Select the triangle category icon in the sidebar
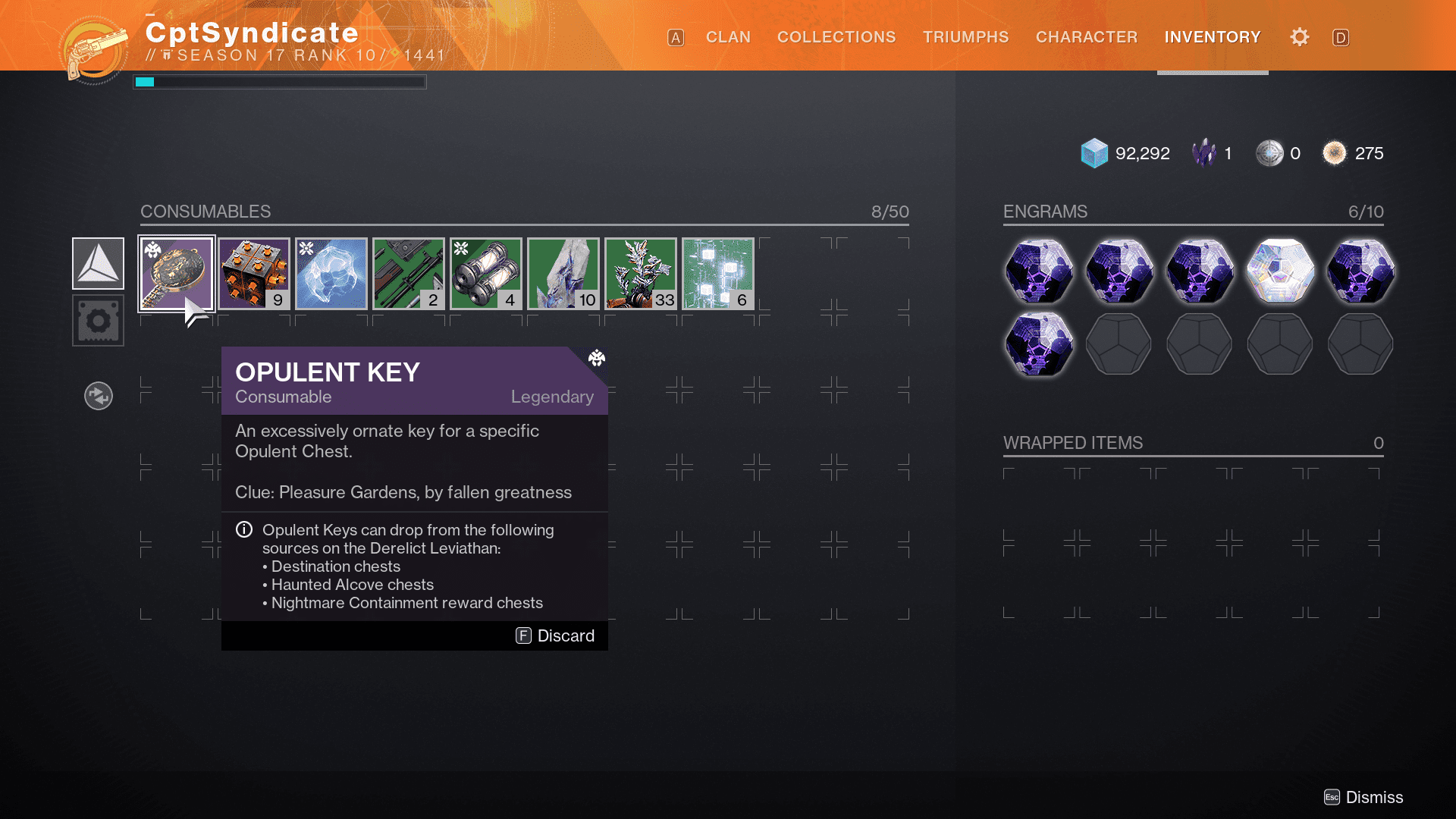The height and width of the screenshot is (819, 1456). (97, 263)
